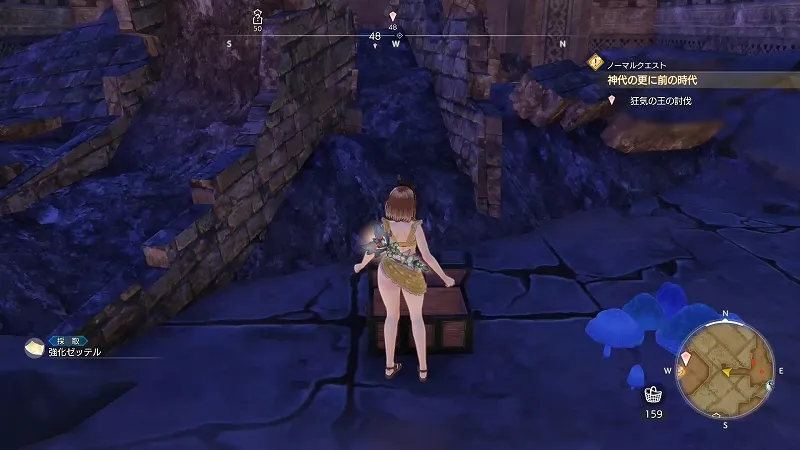Open the circular minimap

coord(727,370)
